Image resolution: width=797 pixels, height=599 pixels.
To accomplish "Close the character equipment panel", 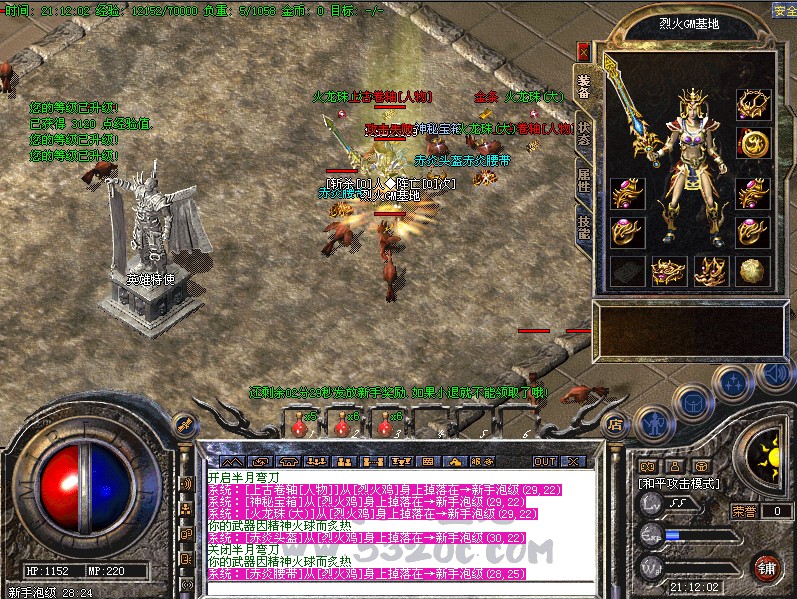I will coord(583,50).
